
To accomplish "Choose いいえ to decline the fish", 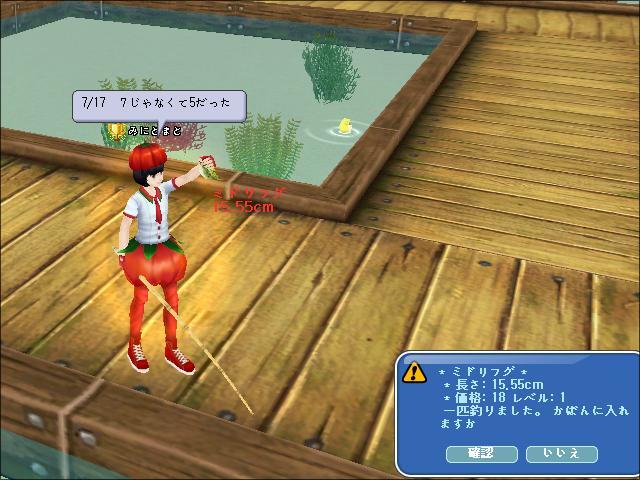I will coord(561,454).
